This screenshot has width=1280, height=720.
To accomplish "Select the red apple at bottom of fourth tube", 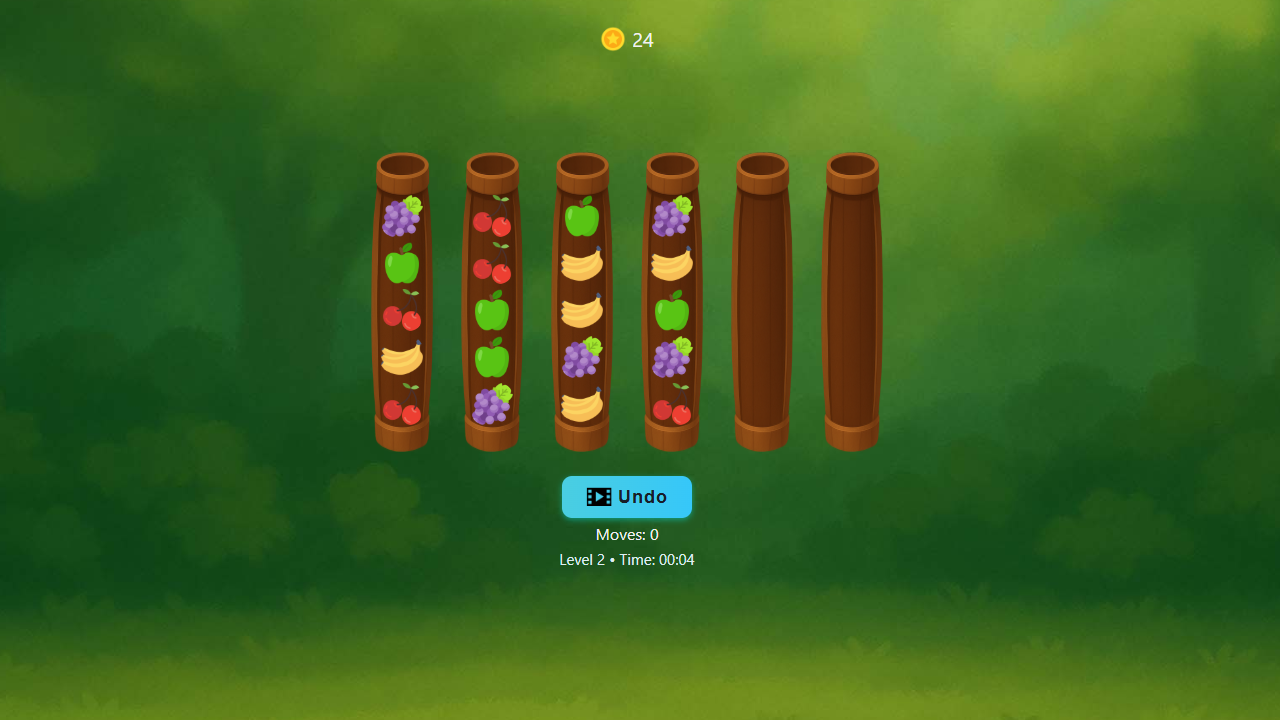I will coord(672,410).
